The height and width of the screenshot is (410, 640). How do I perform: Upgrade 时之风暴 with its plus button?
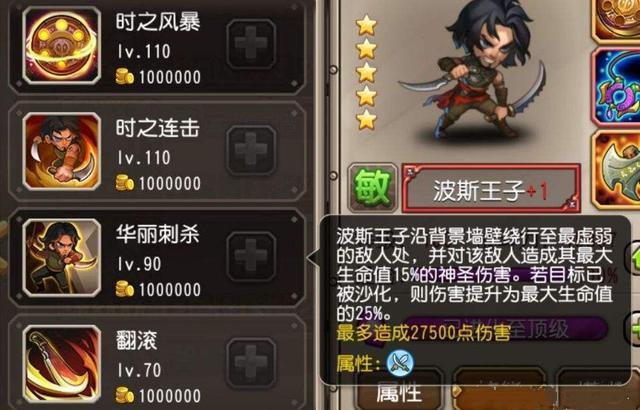click(251, 47)
